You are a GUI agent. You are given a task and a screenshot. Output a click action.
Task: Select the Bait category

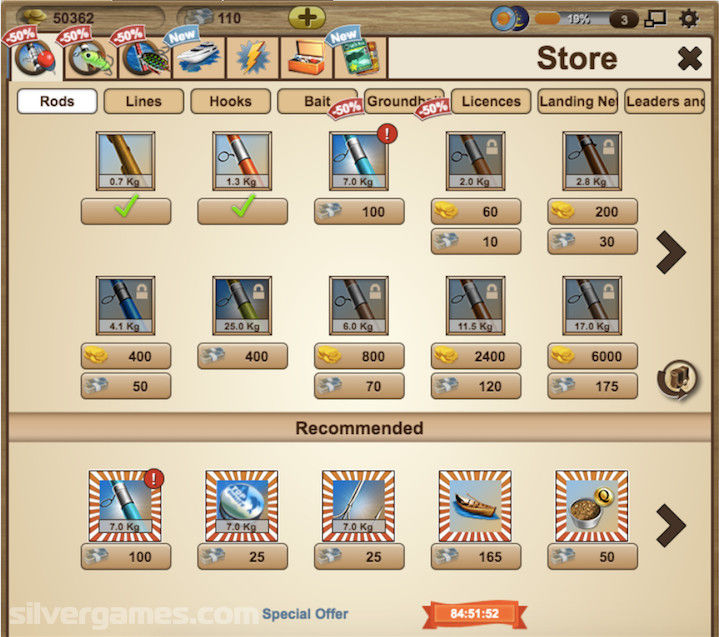pyautogui.click(x=318, y=102)
